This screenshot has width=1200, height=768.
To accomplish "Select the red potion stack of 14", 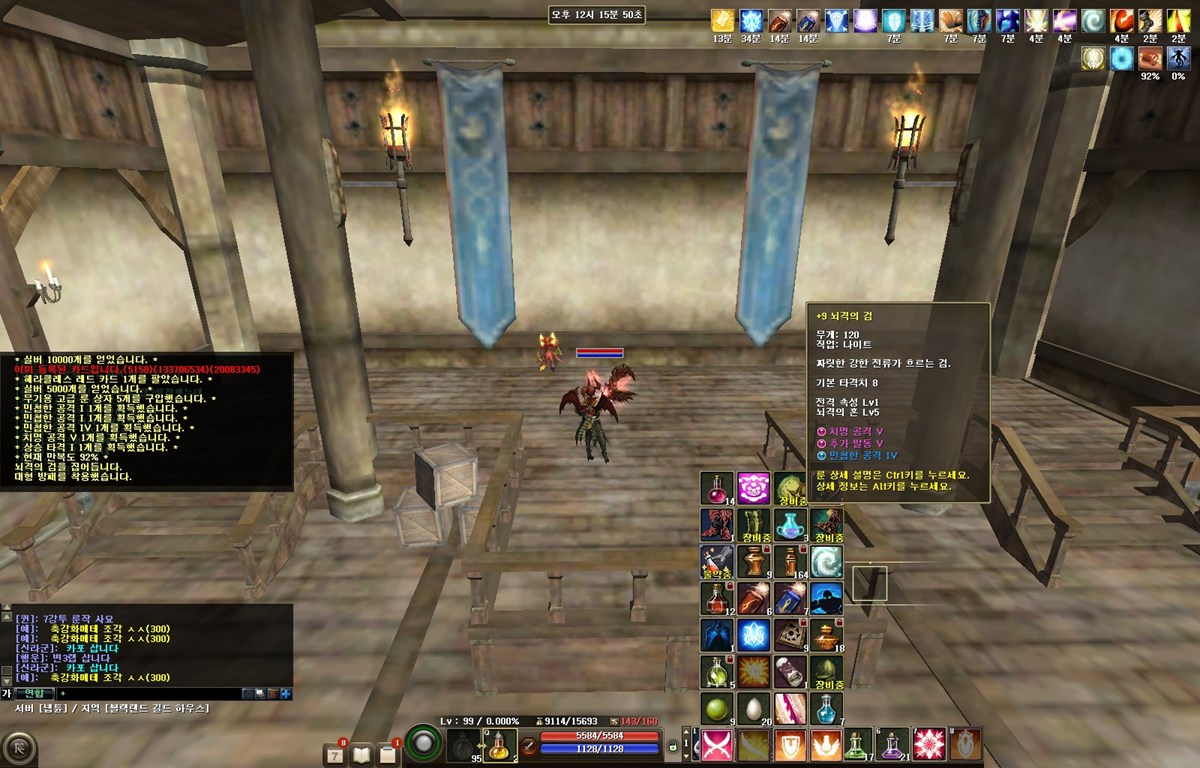I will (716, 489).
